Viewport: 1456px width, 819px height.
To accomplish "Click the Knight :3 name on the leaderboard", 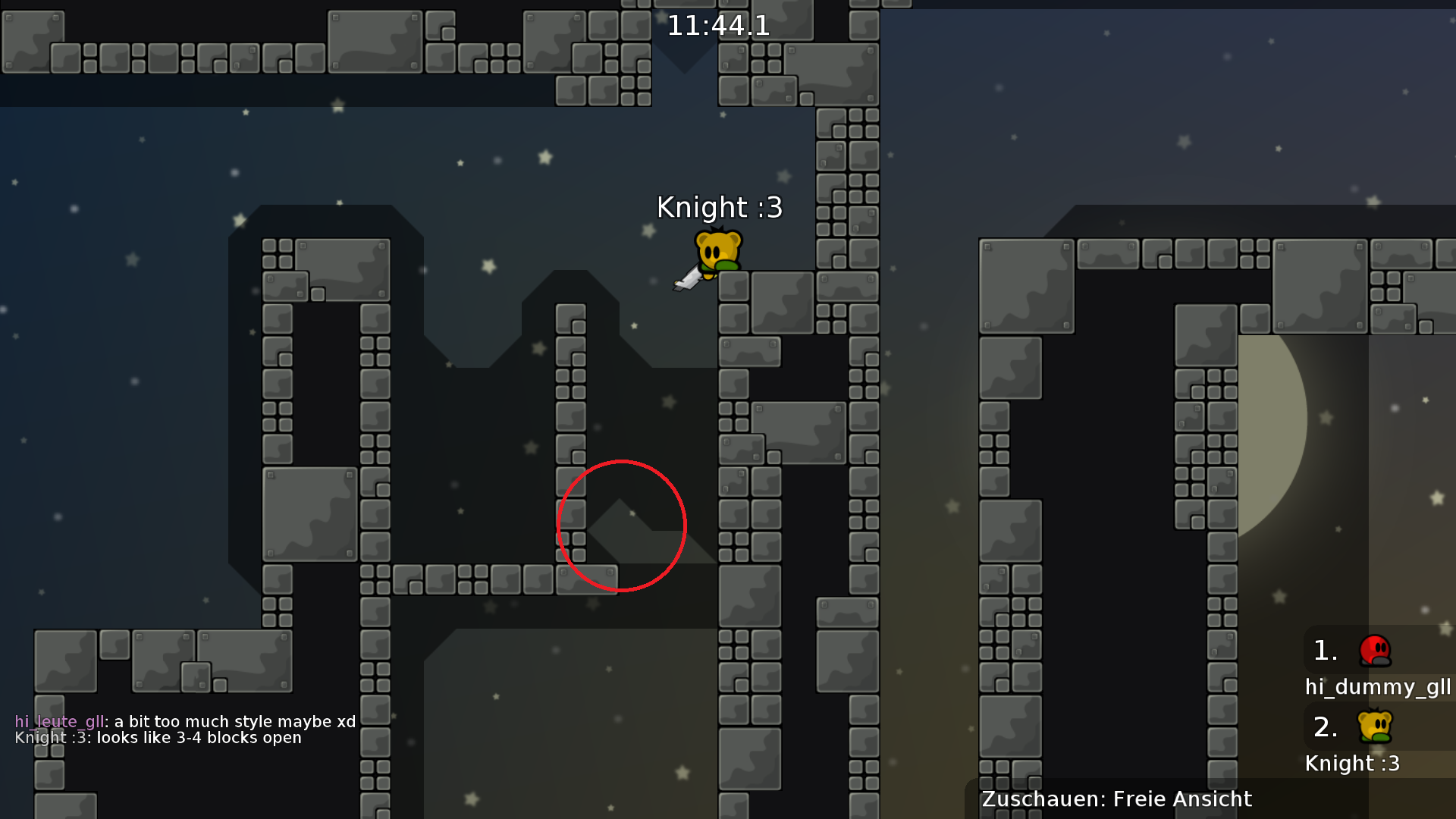I will 1353,764.
